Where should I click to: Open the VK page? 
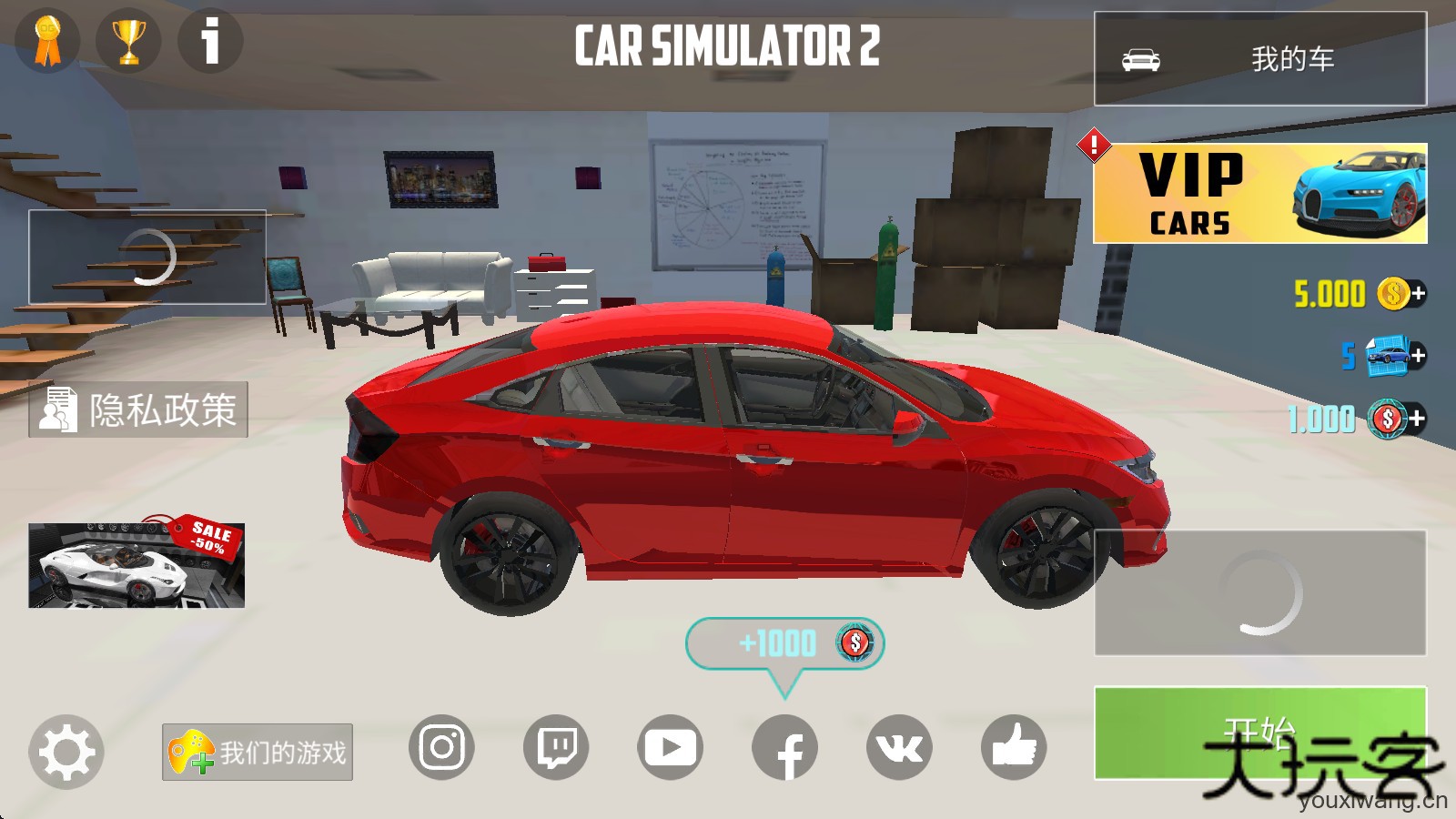coord(899,748)
